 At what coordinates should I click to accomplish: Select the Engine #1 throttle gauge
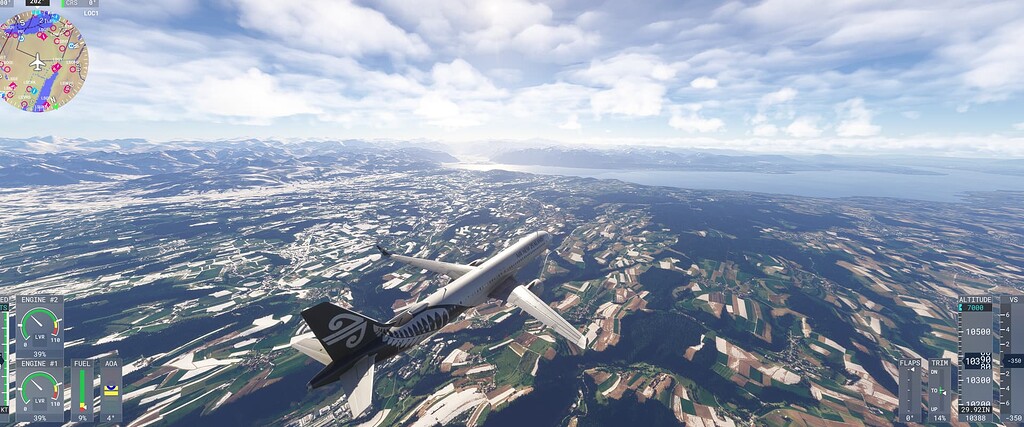click(39, 391)
